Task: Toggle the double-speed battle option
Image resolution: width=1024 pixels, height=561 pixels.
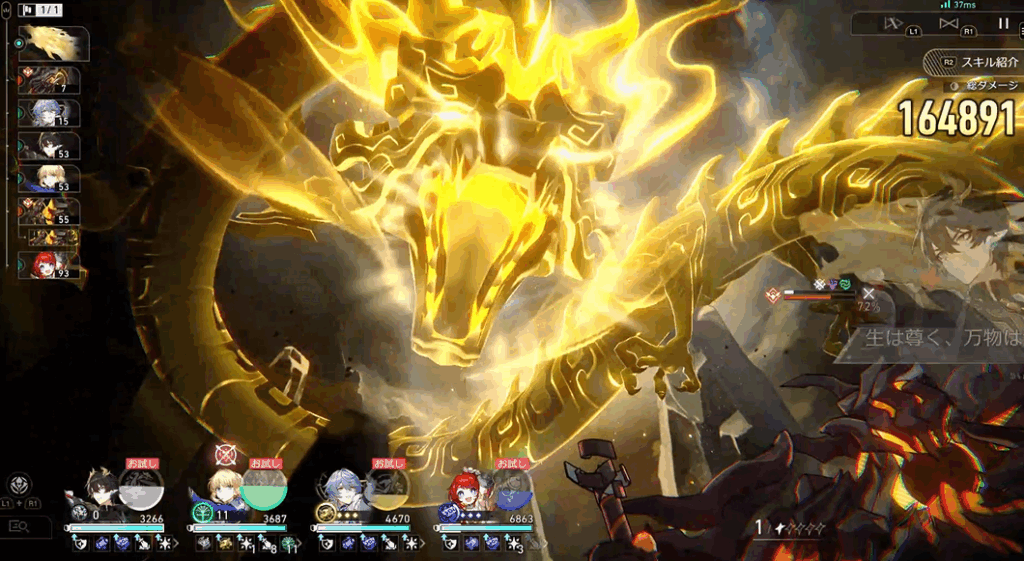Action: point(948,23)
